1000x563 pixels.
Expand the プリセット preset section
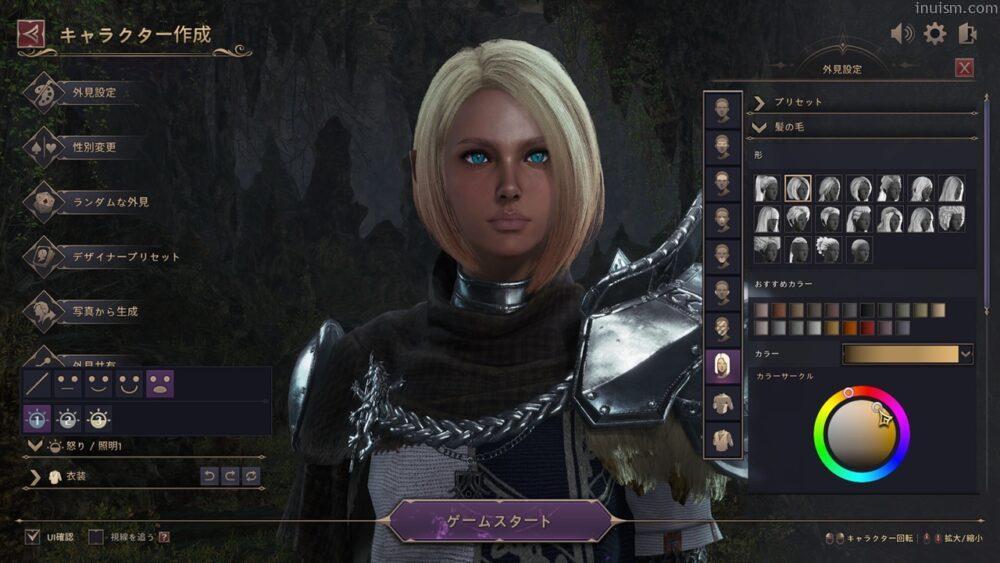pyautogui.click(x=760, y=102)
